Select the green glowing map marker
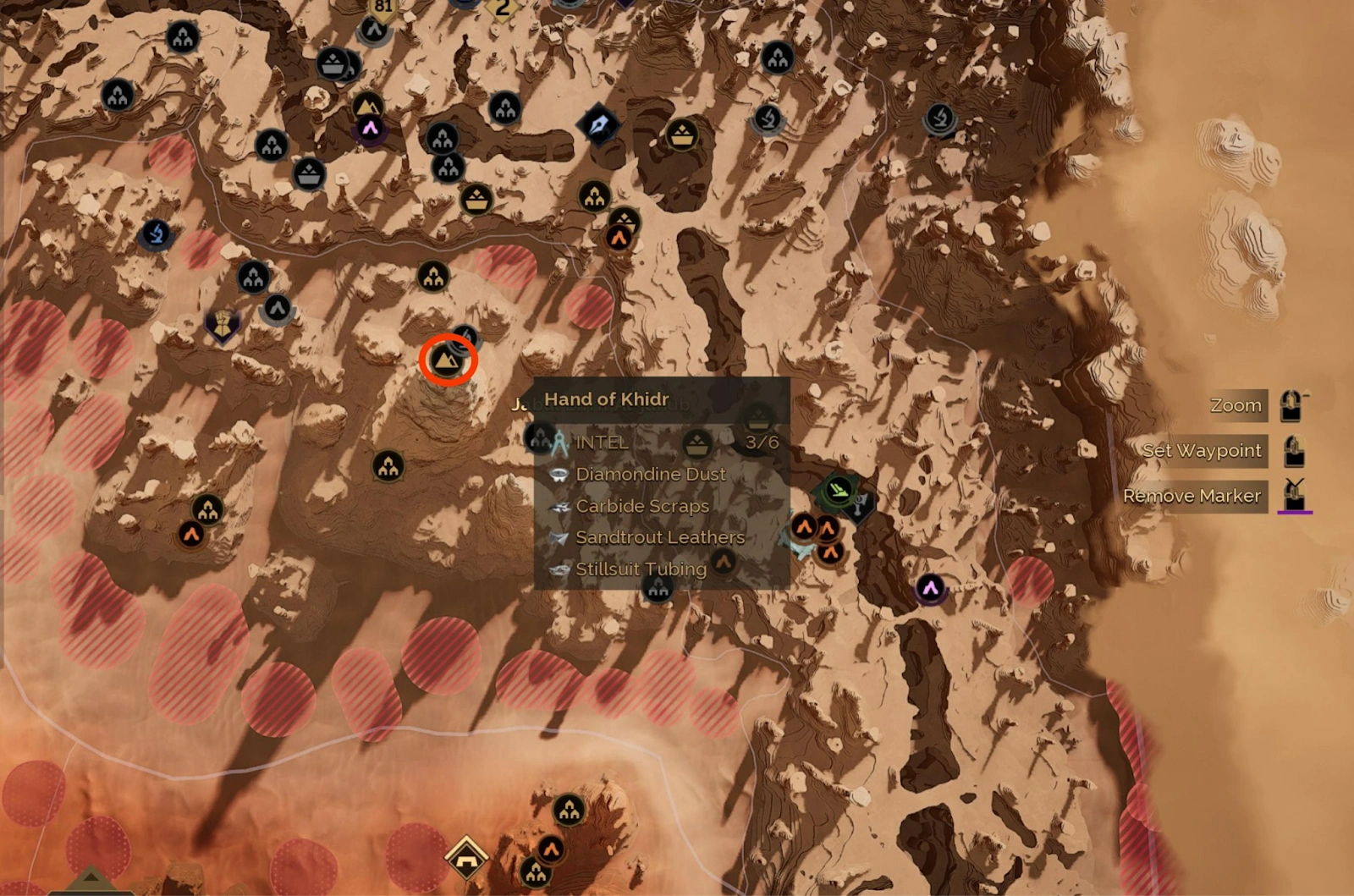The height and width of the screenshot is (896, 1354). (838, 489)
